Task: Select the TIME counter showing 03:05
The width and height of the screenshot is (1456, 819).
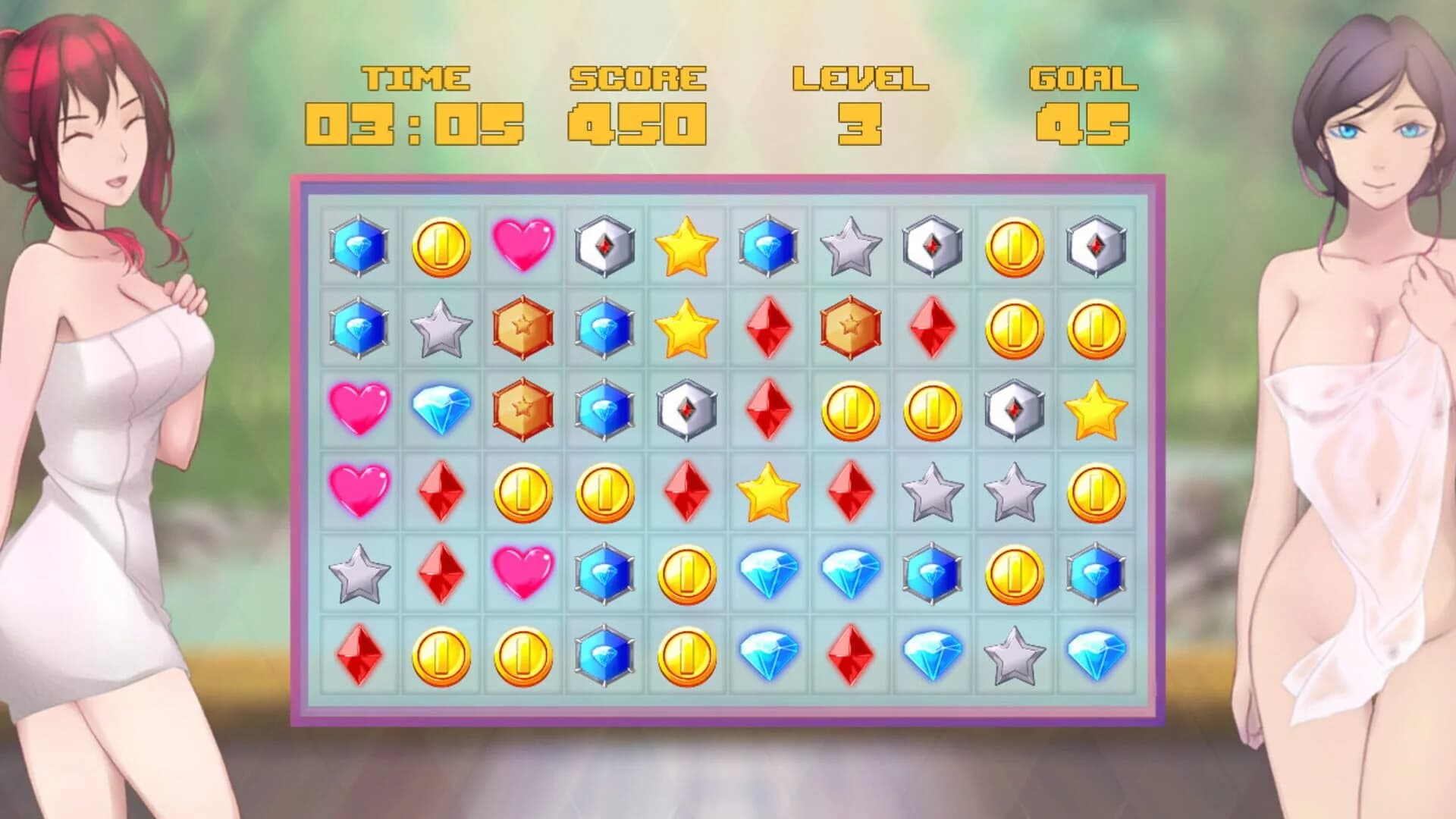Action: tap(413, 121)
